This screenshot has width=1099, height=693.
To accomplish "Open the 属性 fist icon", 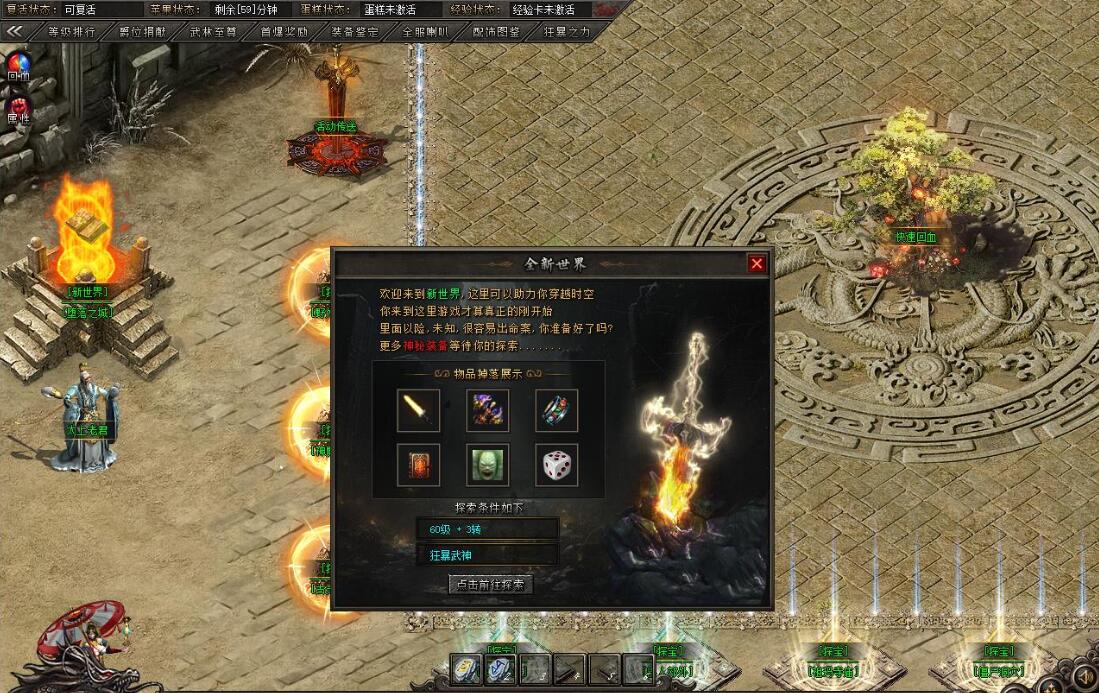I will pos(19,106).
